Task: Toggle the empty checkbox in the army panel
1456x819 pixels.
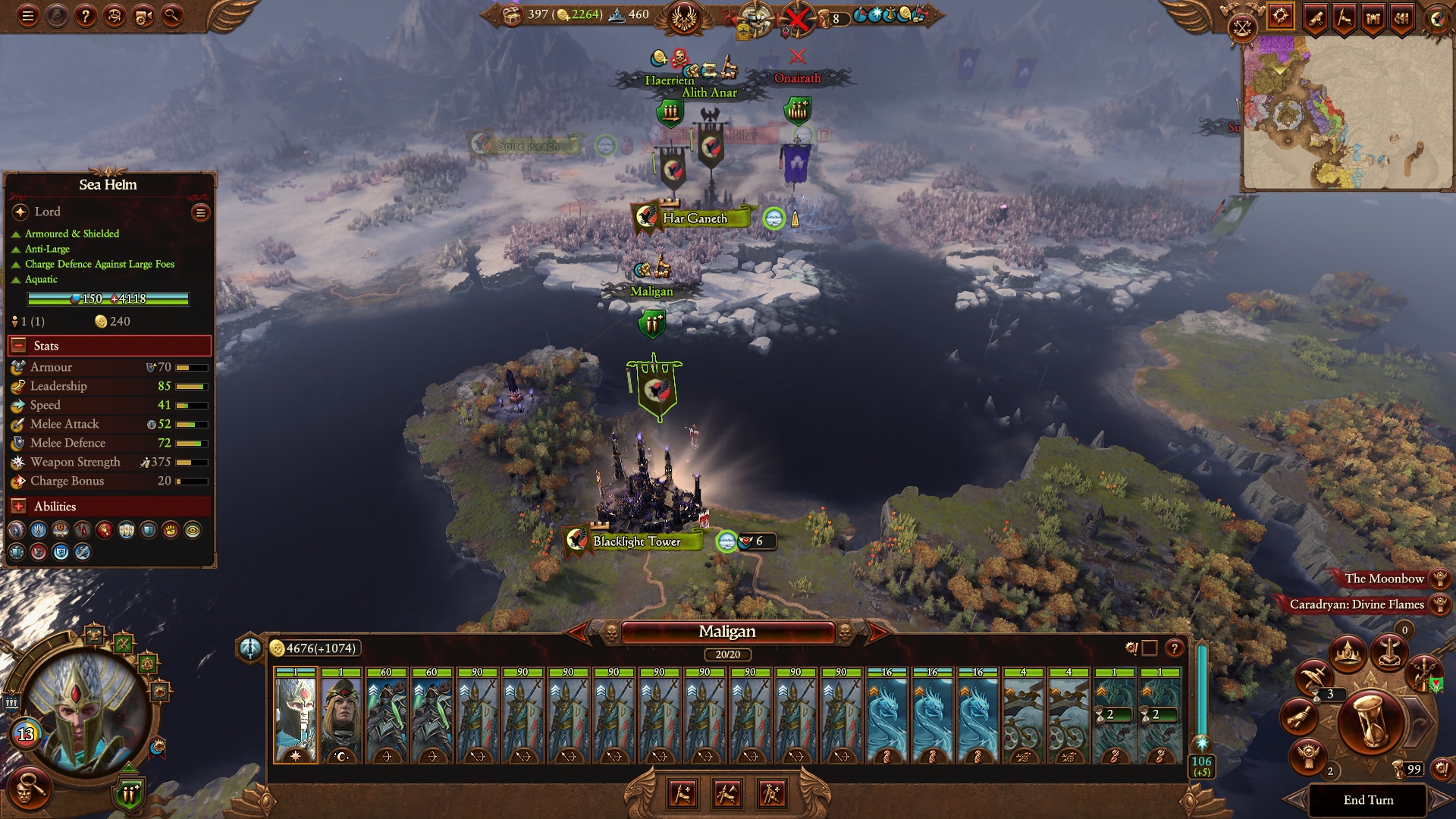Action: pyautogui.click(x=1148, y=648)
